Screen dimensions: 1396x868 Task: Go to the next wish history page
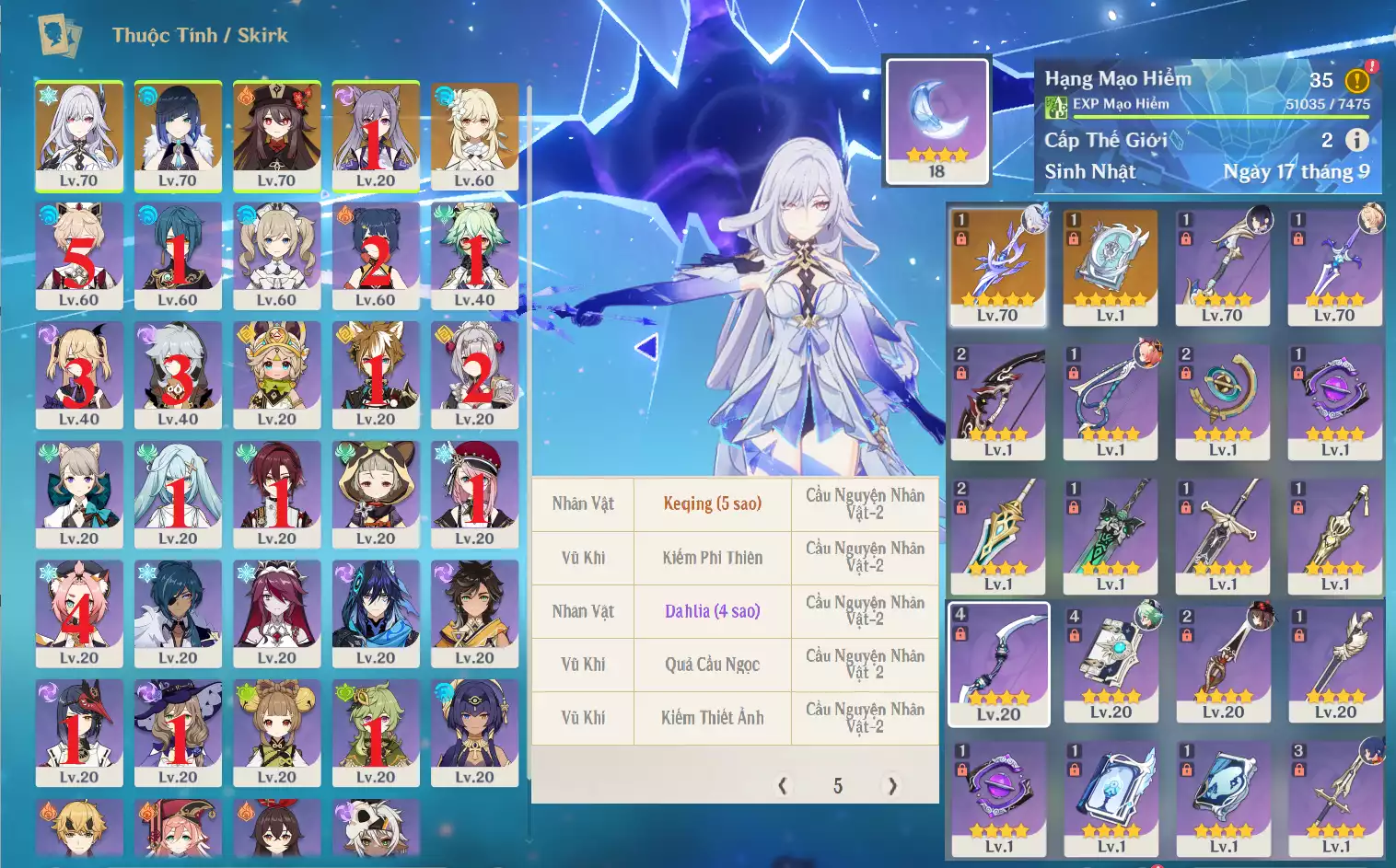coord(891,785)
